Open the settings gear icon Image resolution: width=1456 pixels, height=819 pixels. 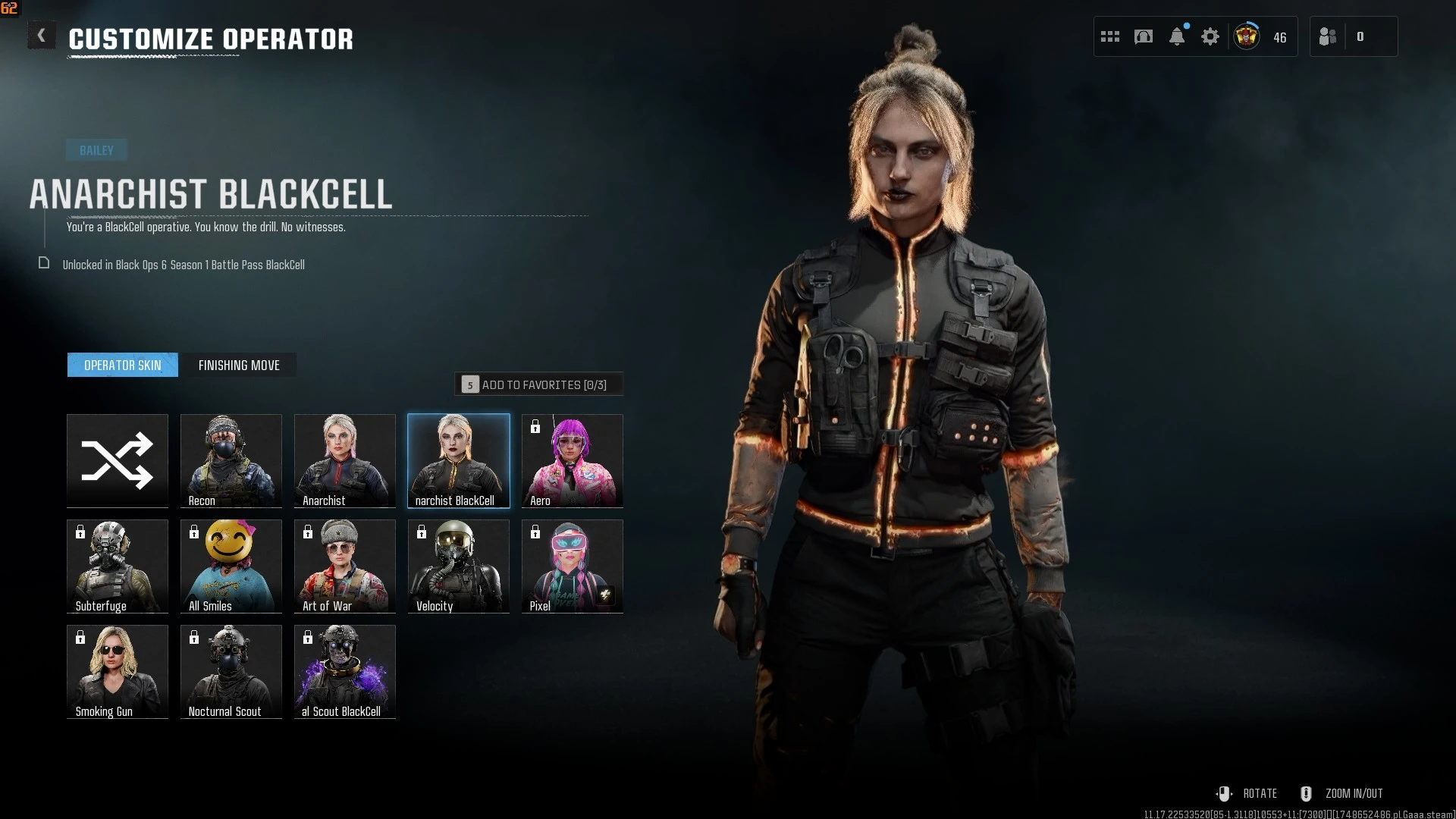click(x=1210, y=36)
